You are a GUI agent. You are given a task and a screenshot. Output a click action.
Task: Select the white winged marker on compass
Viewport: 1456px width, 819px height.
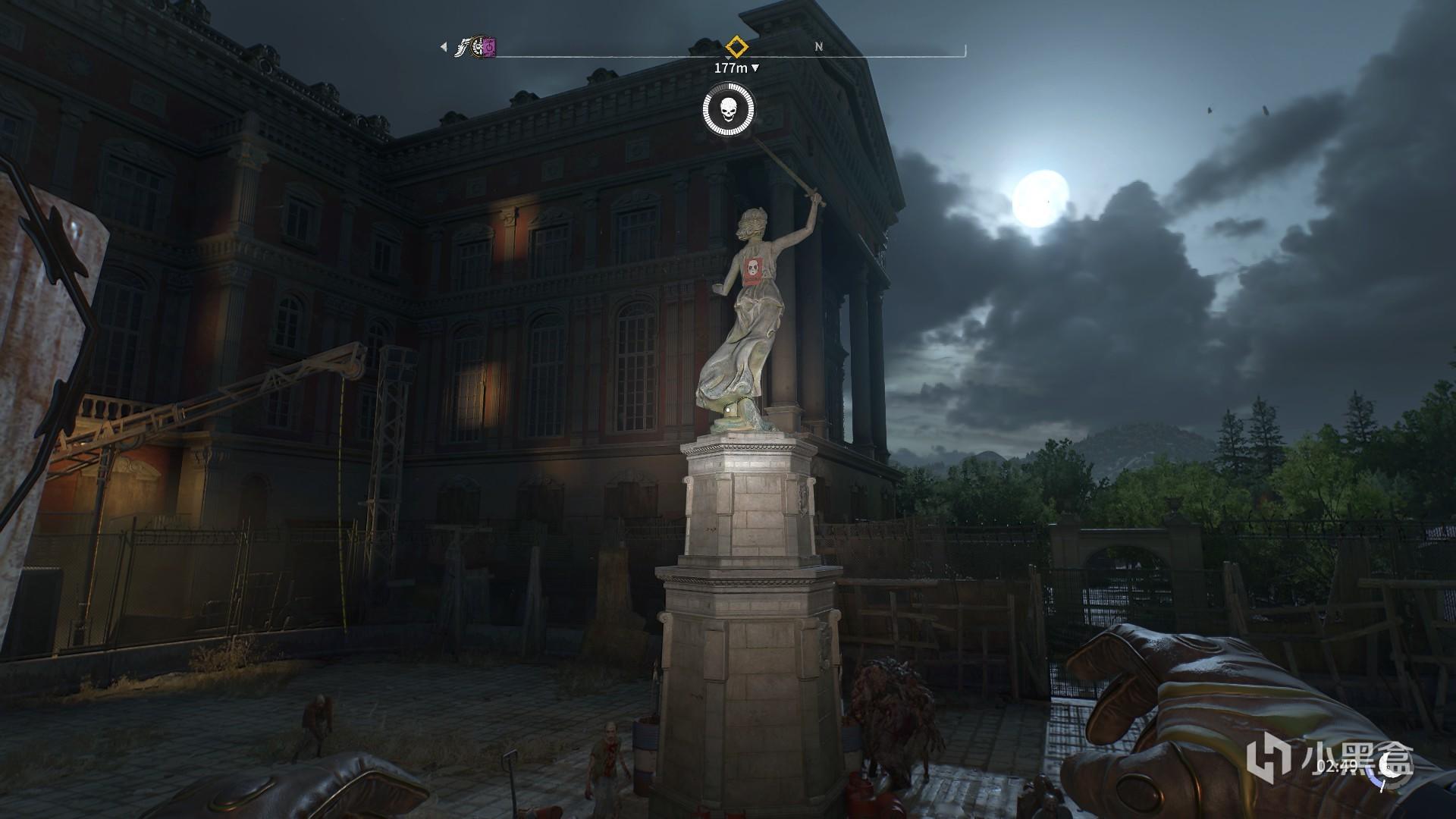click(x=461, y=49)
